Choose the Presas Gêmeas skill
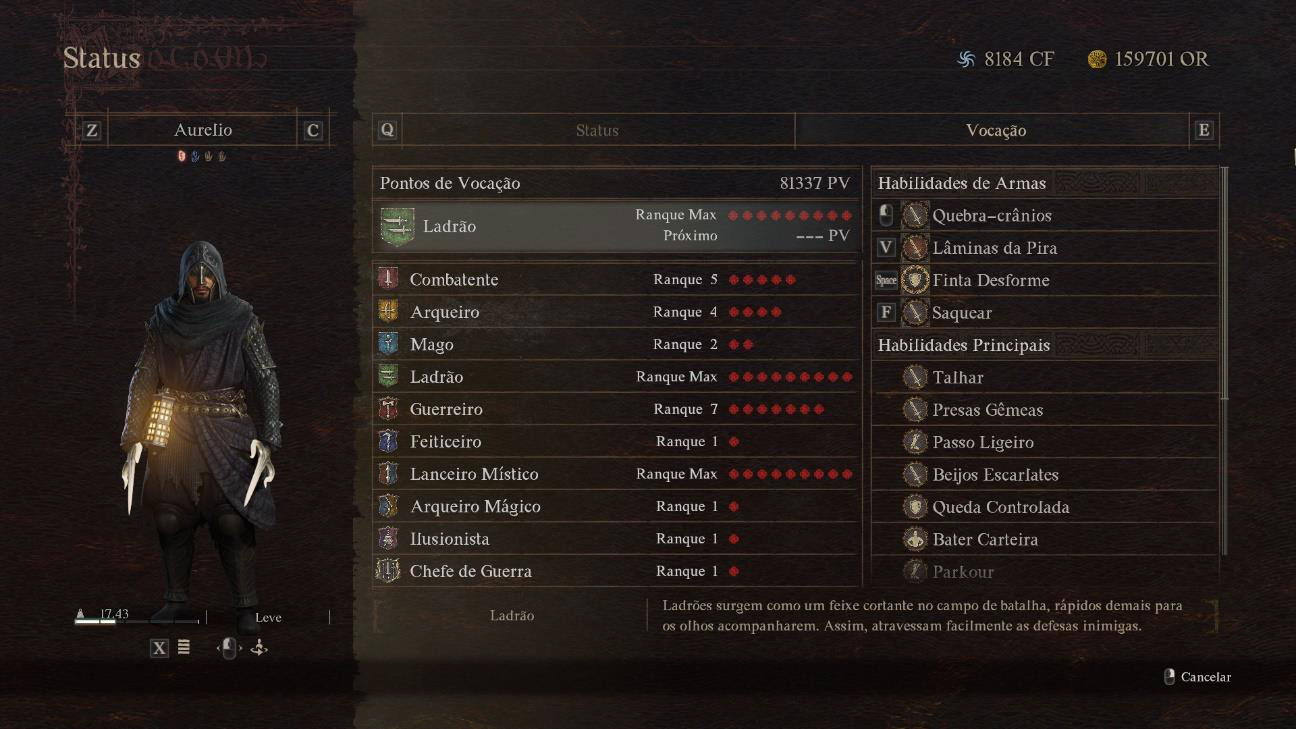The height and width of the screenshot is (729, 1296). coord(1045,410)
